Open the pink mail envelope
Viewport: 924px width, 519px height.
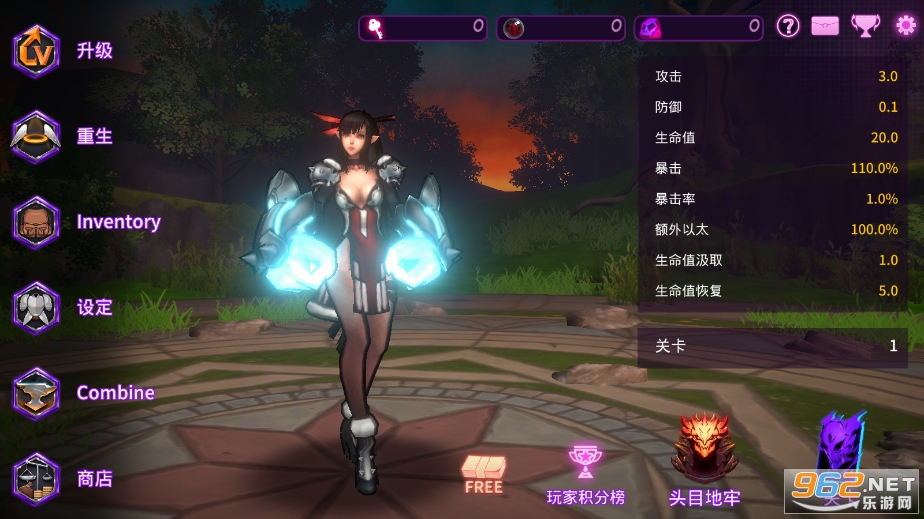[x=825, y=27]
